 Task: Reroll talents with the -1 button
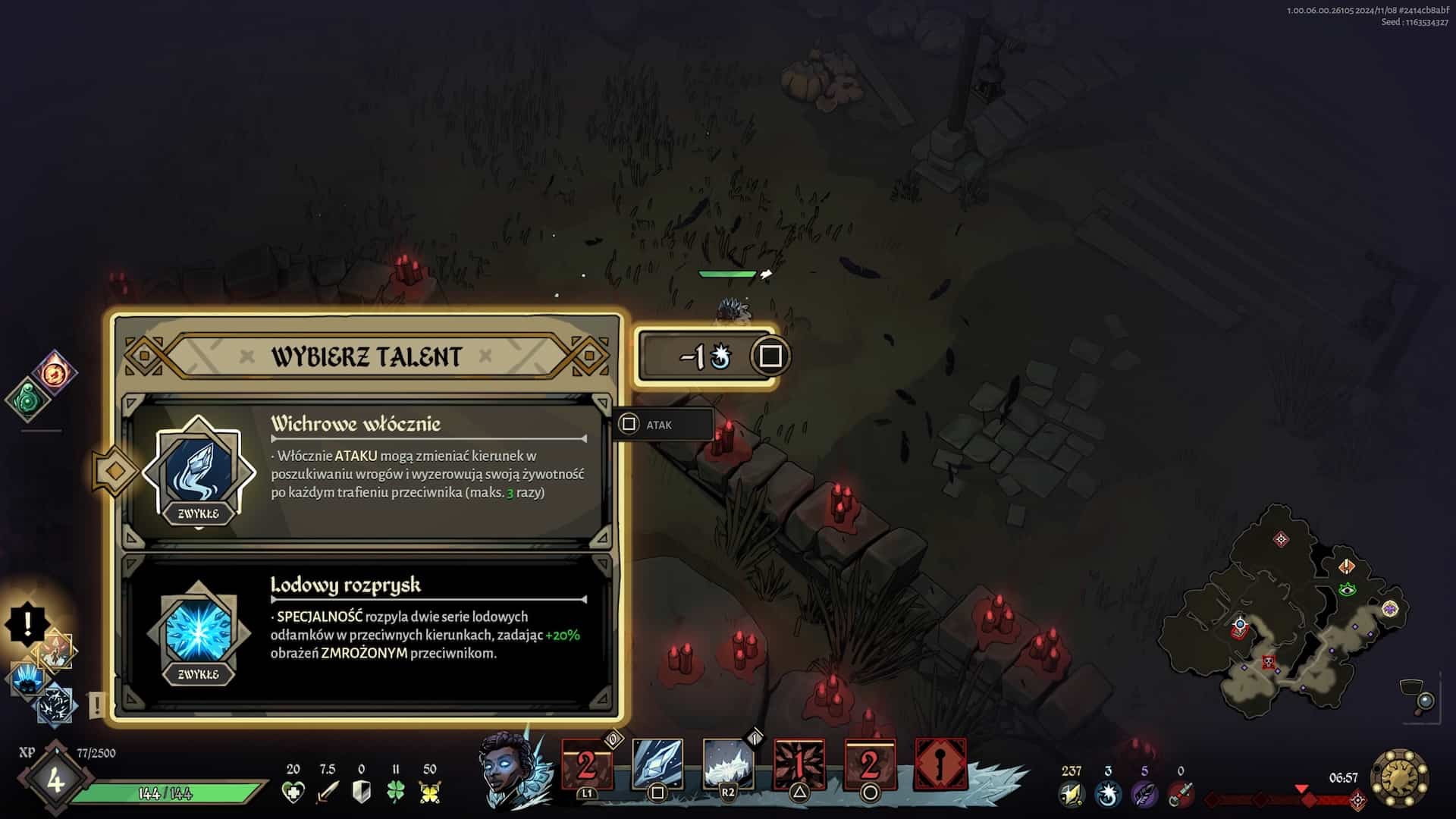[x=707, y=356]
